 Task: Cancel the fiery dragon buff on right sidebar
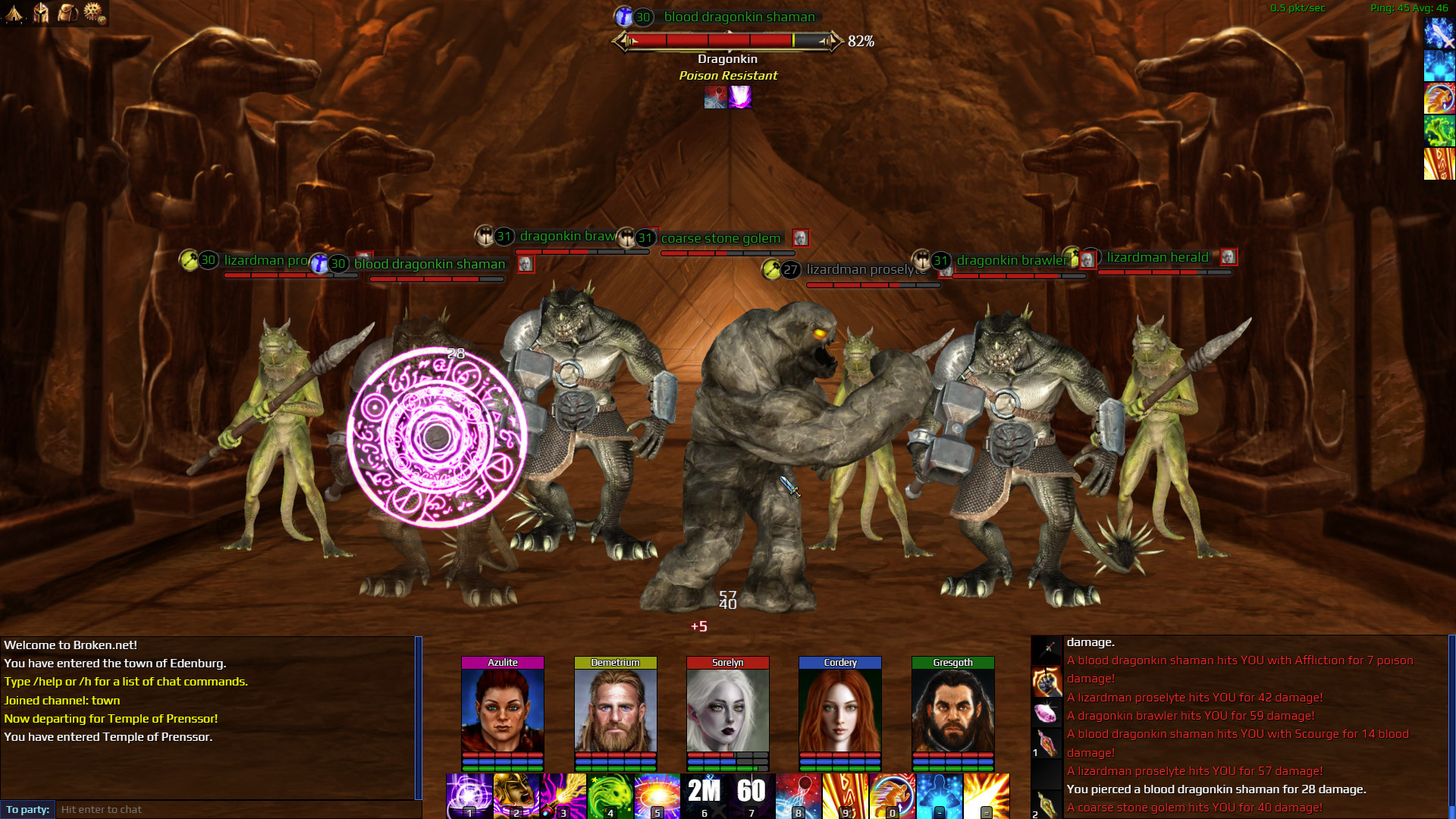[x=1439, y=97]
